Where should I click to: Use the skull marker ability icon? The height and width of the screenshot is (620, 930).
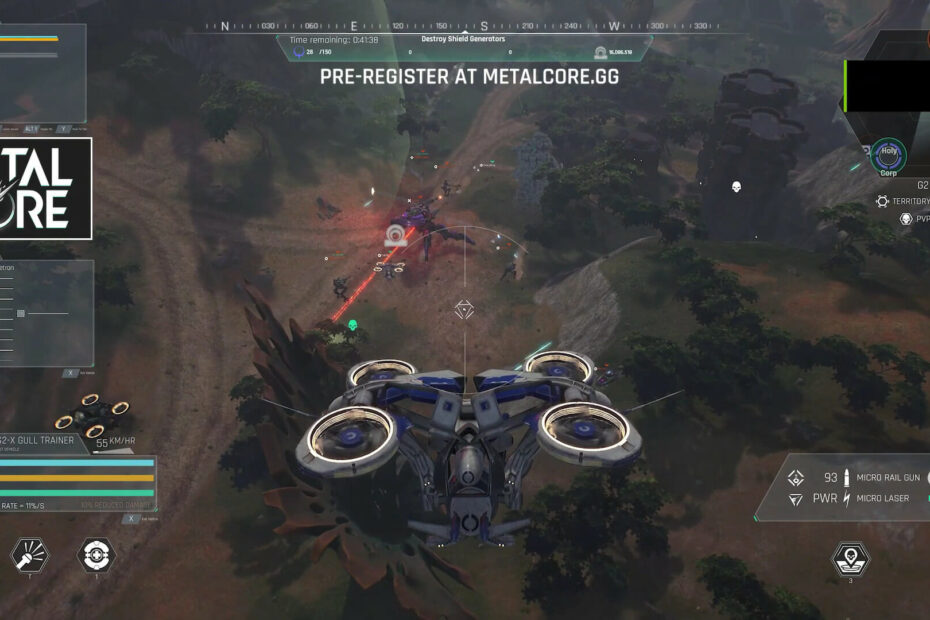coord(850,559)
